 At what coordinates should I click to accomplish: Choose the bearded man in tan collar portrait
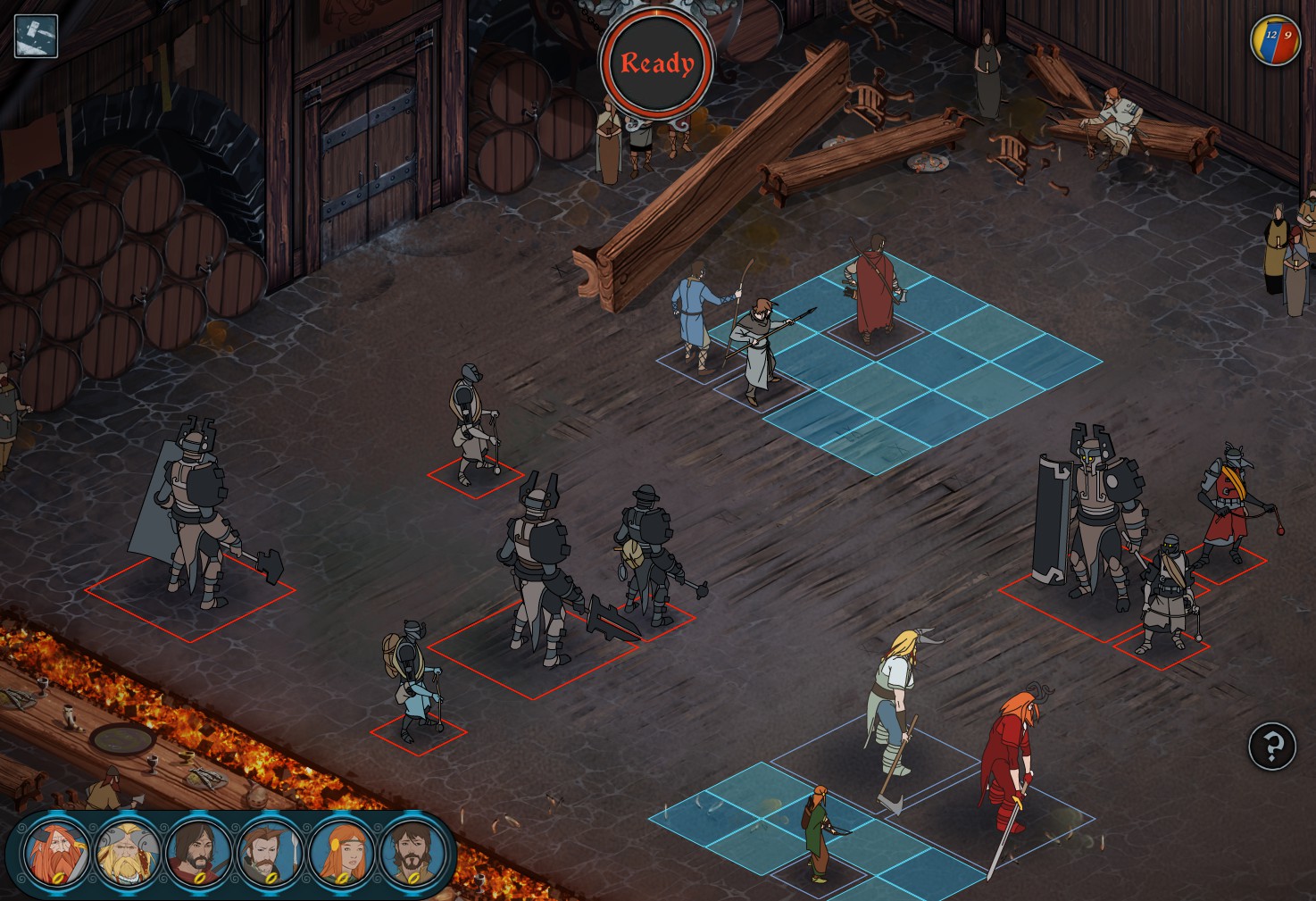[x=412, y=852]
